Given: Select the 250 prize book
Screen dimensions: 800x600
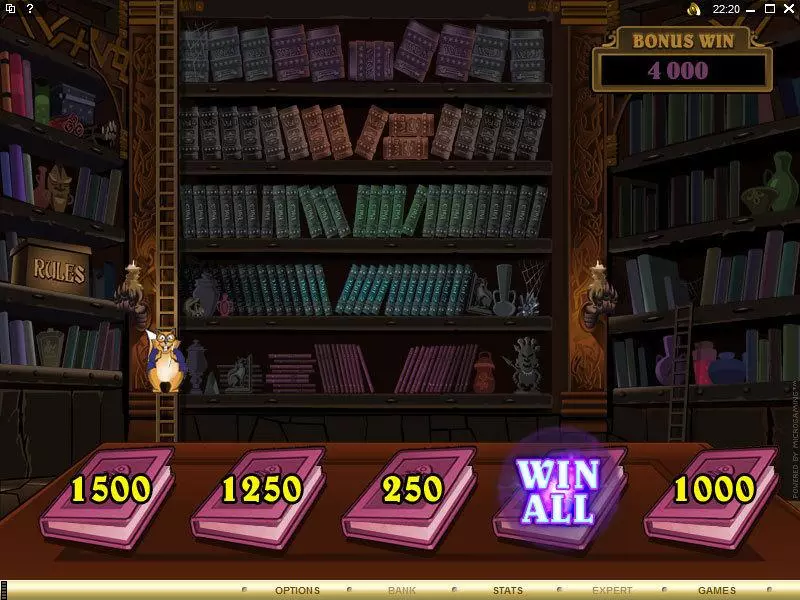Looking at the screenshot, I should pos(412,491).
